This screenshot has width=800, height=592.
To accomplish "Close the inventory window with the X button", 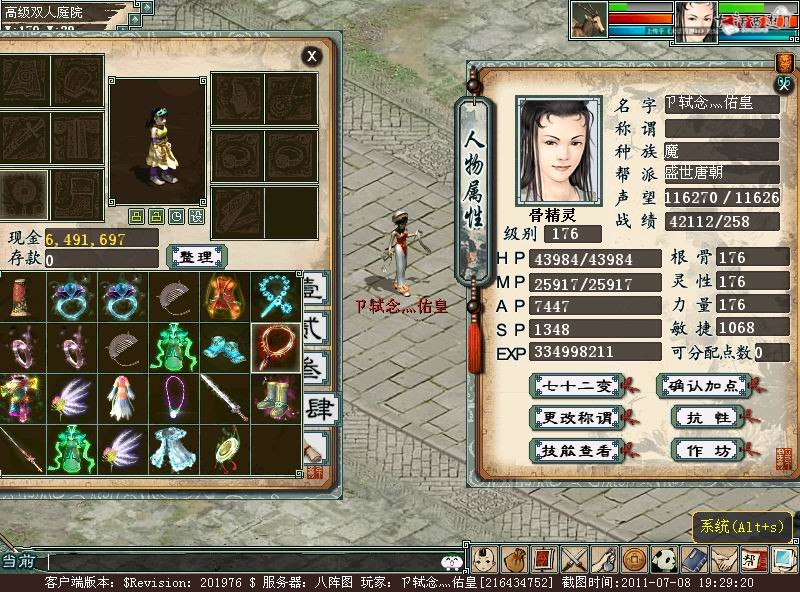I will point(312,56).
